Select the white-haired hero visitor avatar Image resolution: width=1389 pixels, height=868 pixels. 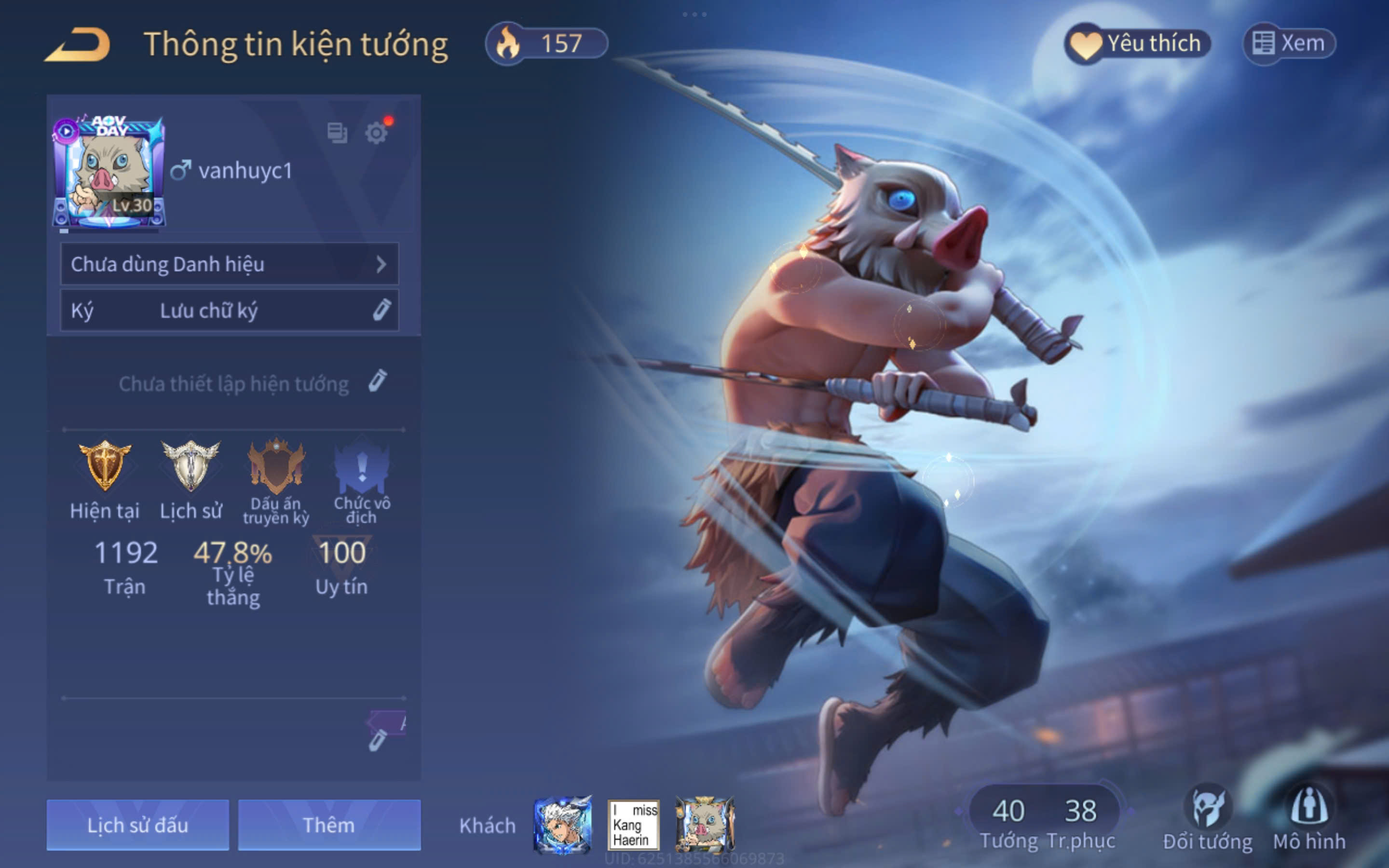tap(562, 825)
